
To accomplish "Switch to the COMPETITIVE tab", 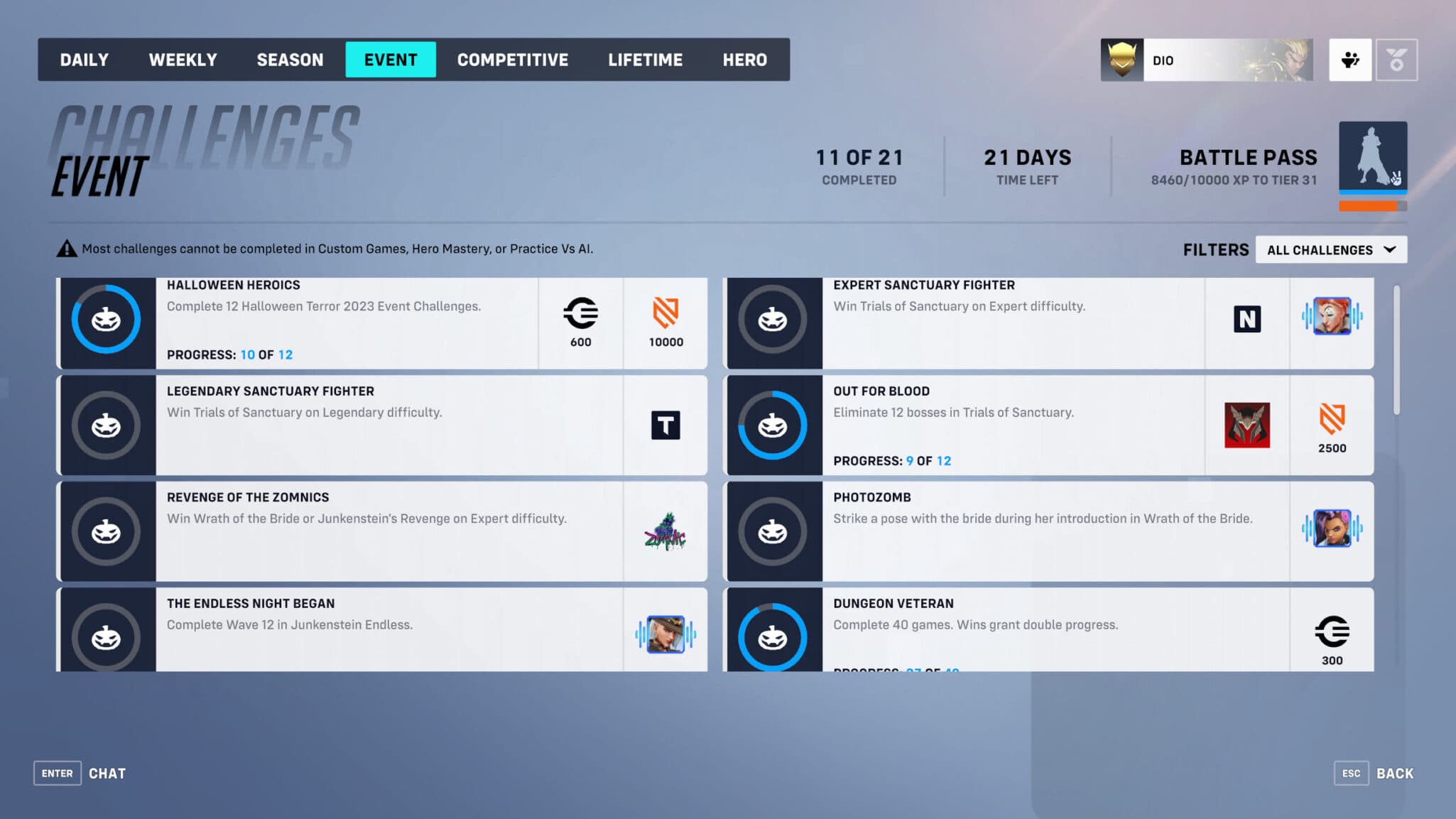I will [513, 60].
